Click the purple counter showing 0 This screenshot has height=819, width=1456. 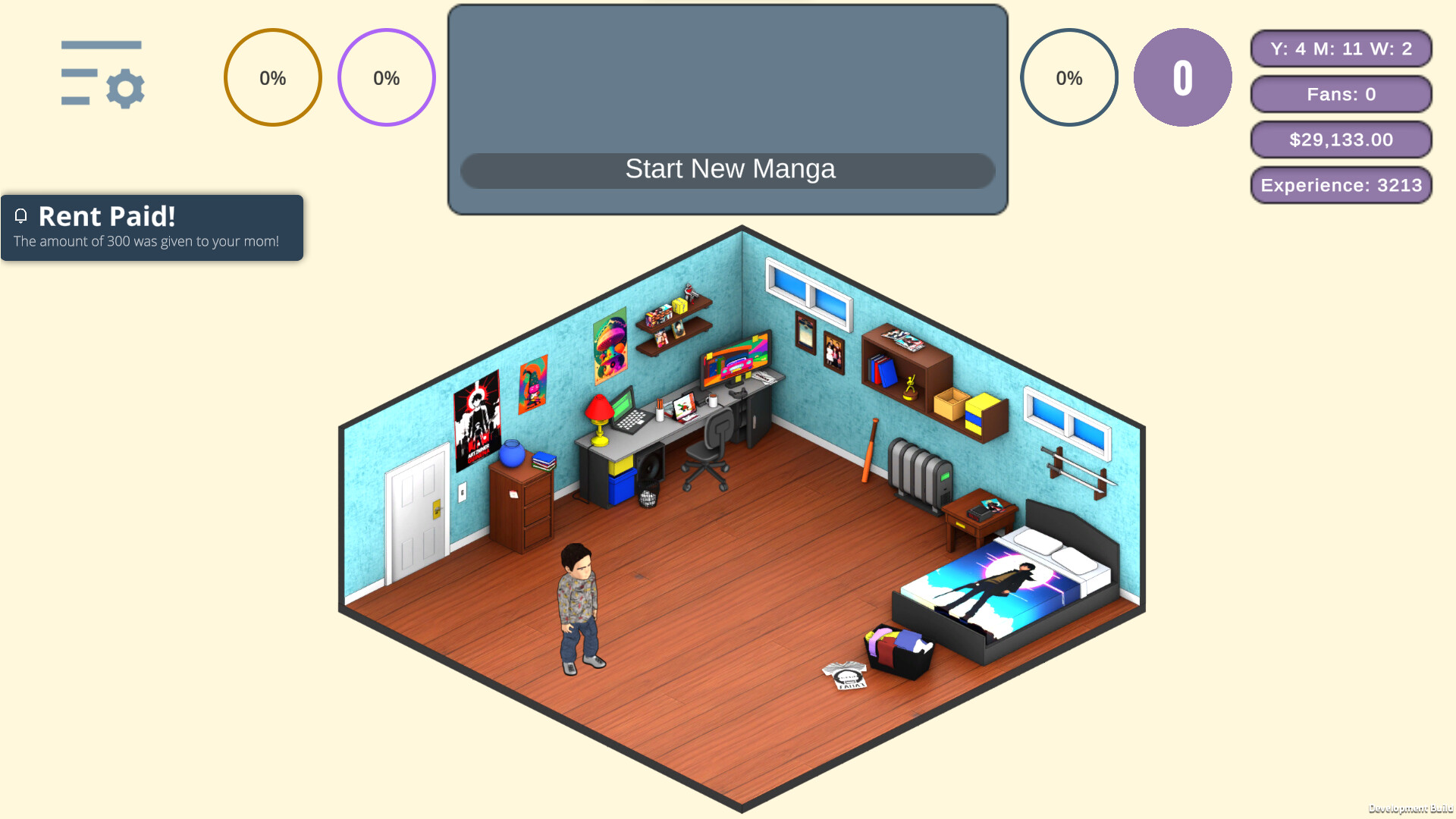(1182, 77)
